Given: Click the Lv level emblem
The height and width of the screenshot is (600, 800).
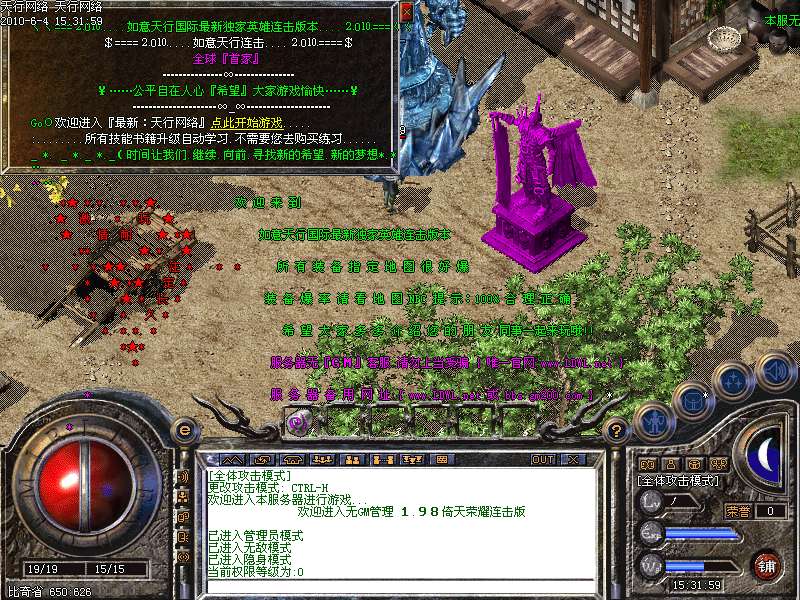Looking at the screenshot, I should pos(651,500).
